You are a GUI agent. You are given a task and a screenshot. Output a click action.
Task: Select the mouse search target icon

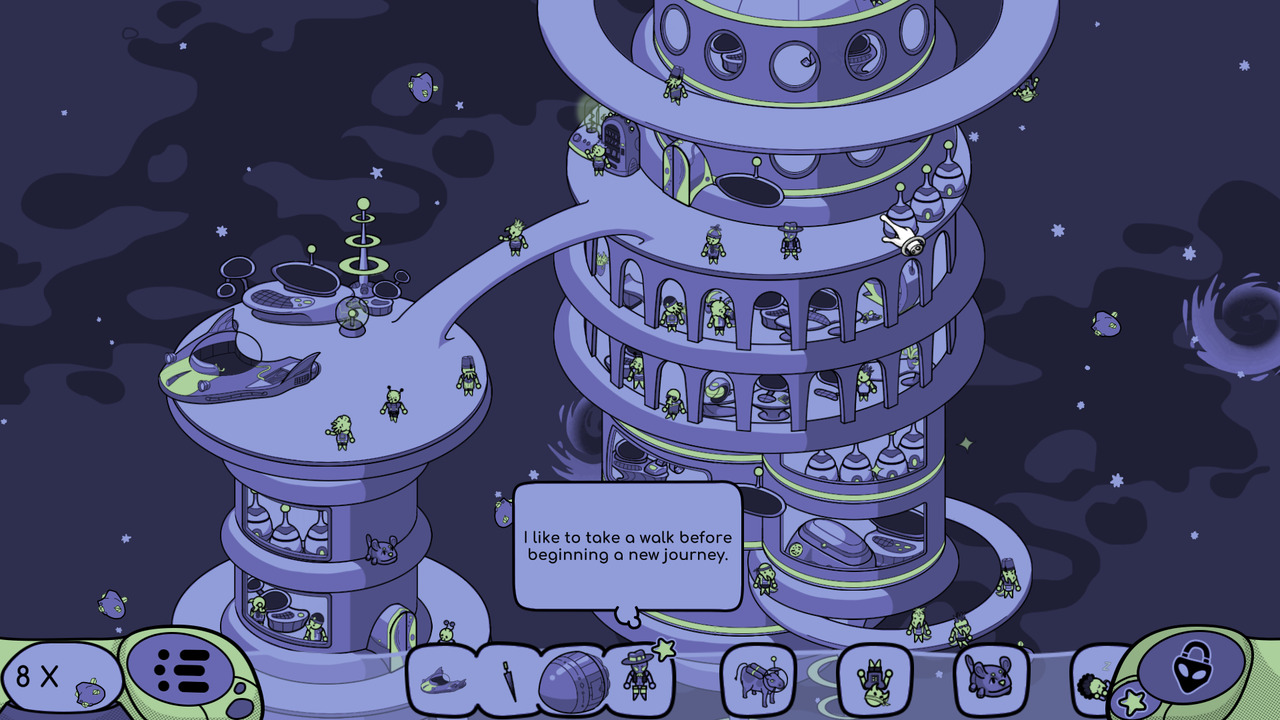click(x=988, y=678)
